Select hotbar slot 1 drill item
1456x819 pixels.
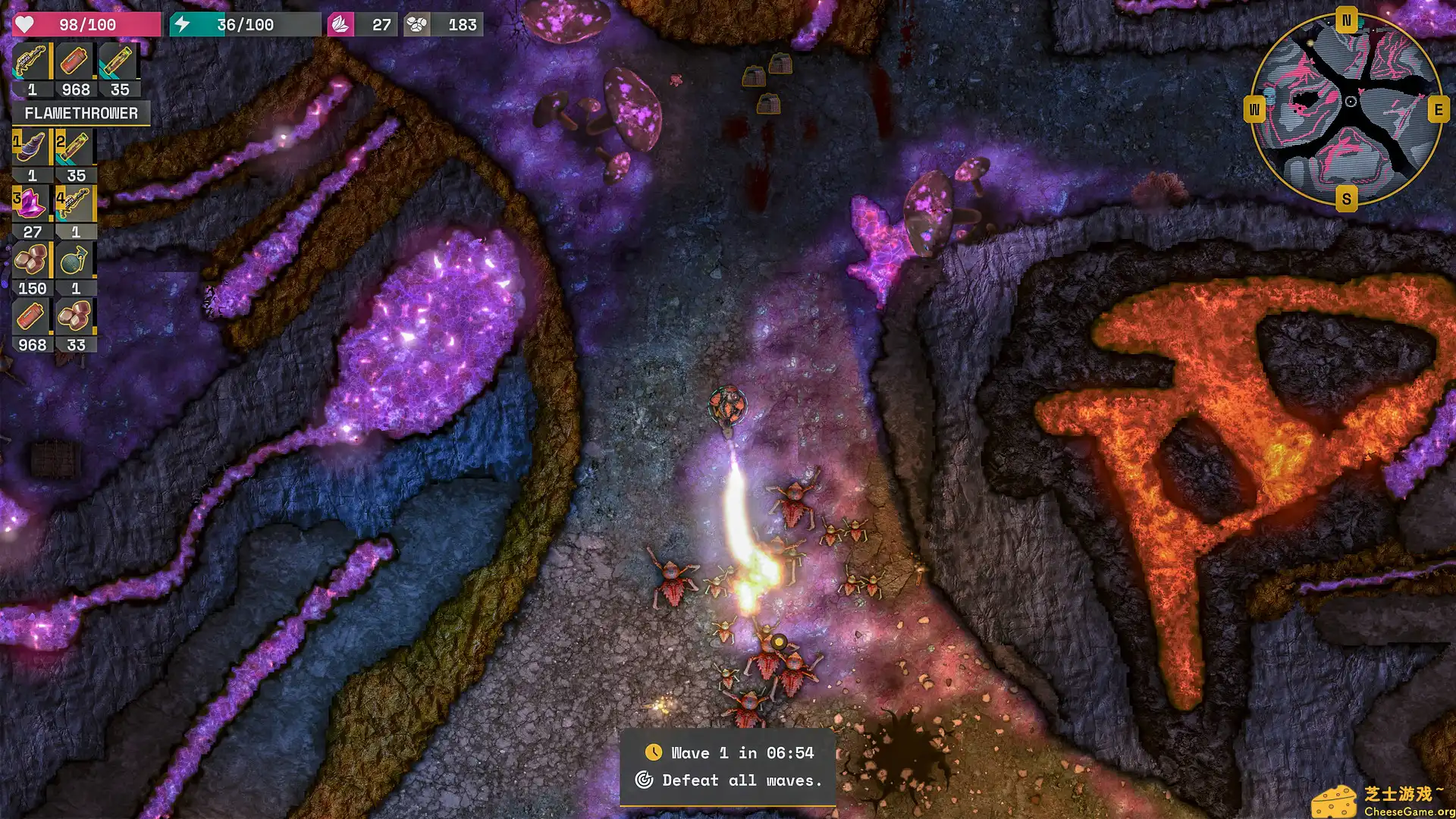32,147
